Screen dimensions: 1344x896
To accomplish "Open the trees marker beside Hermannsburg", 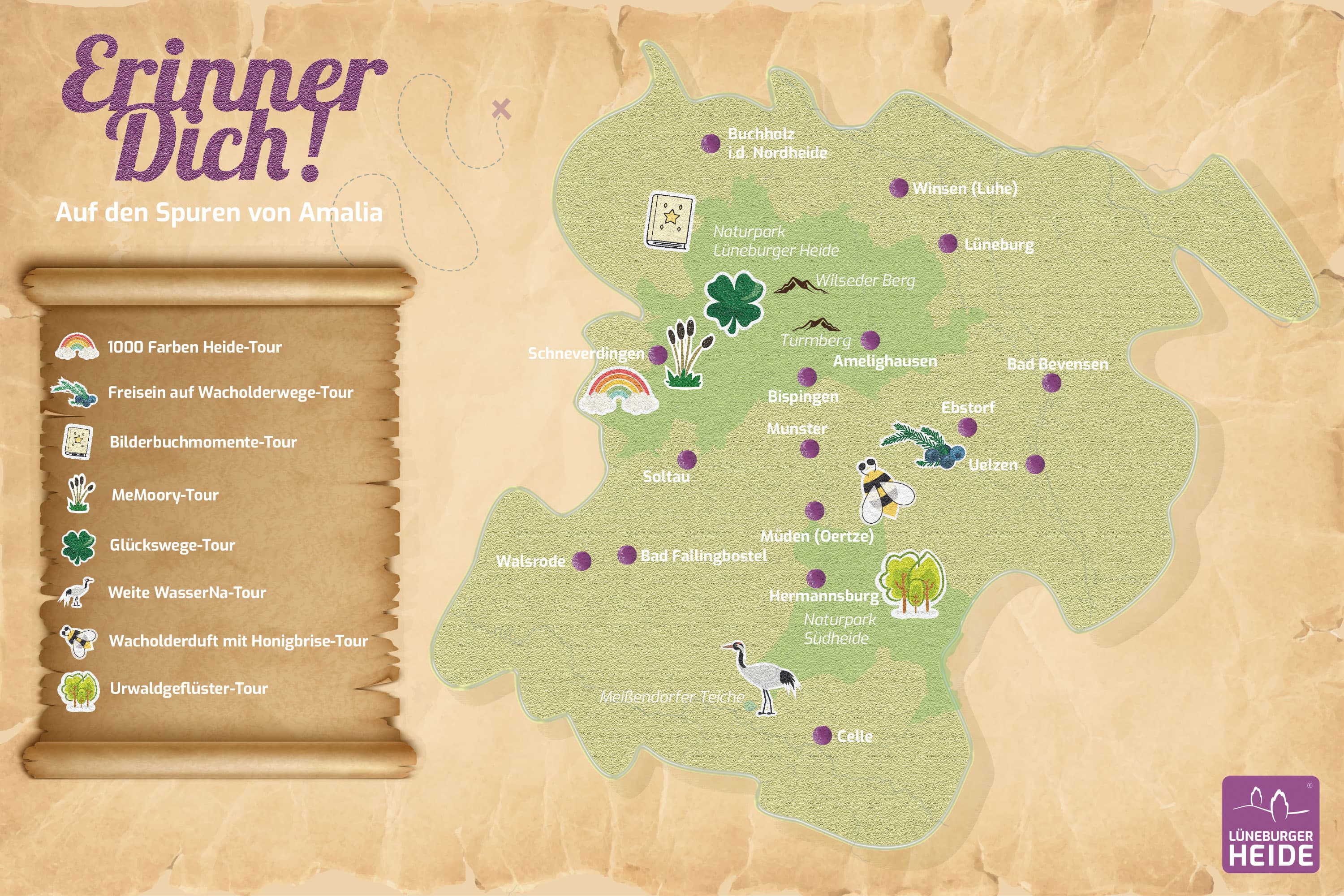I will pyautogui.click(x=911, y=583).
